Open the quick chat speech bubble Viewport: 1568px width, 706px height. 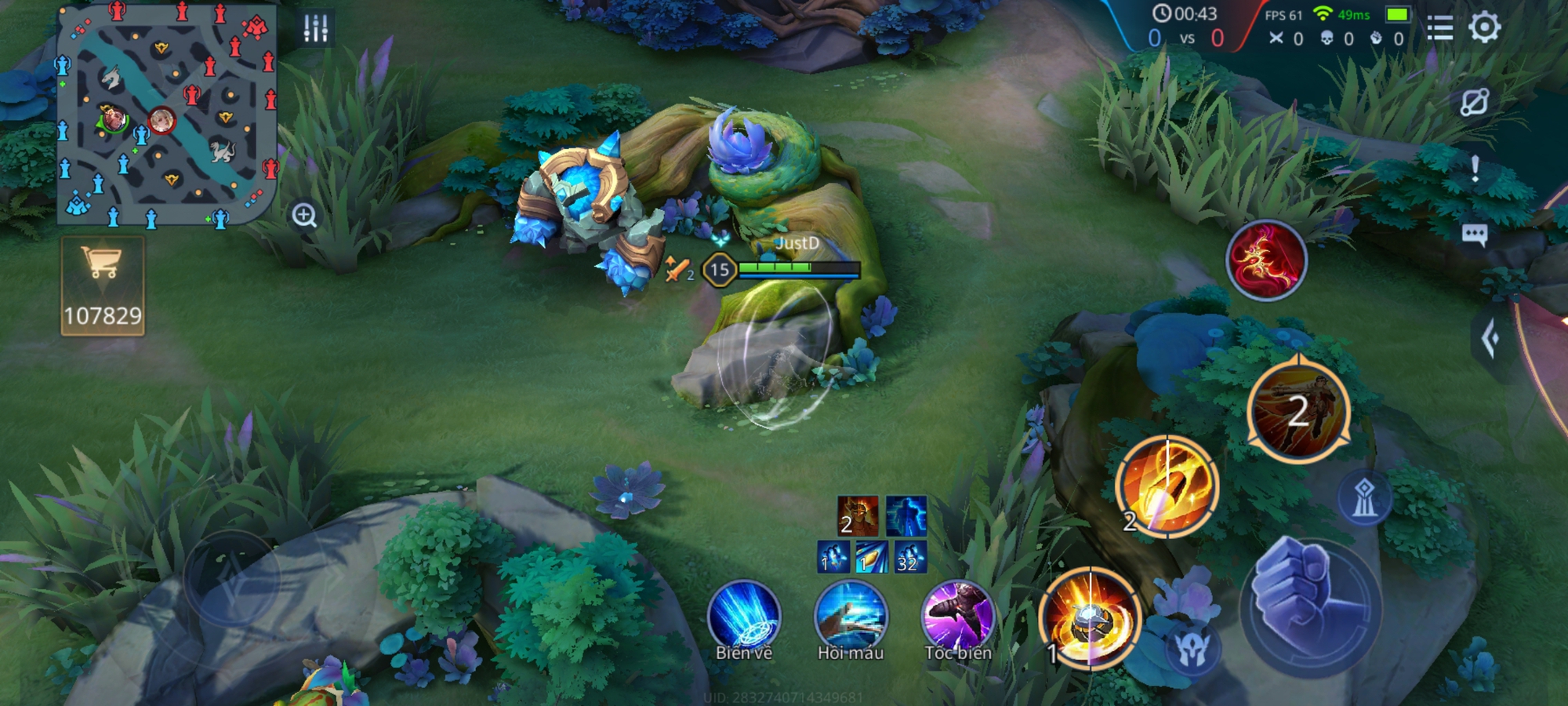coord(1474,235)
